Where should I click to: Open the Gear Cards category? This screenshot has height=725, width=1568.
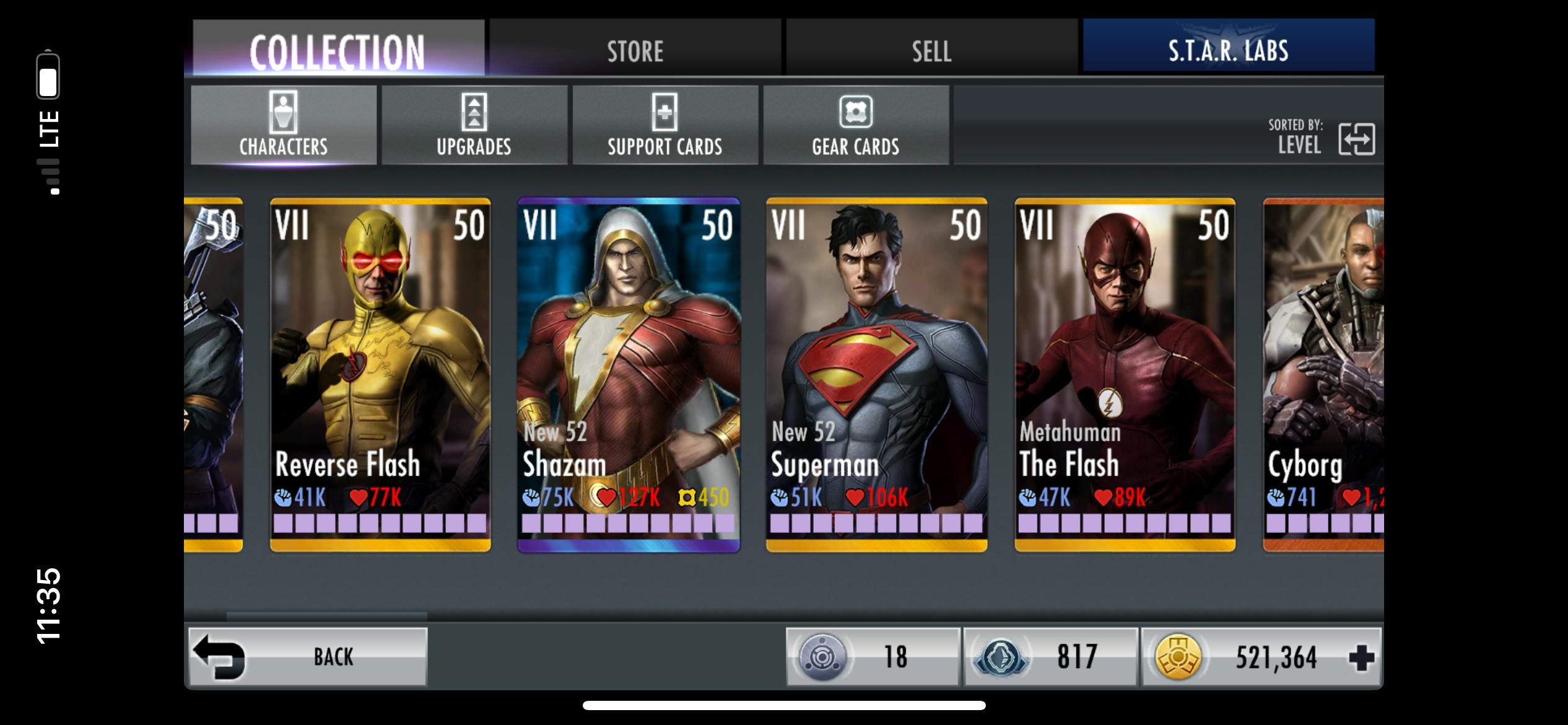[x=856, y=125]
